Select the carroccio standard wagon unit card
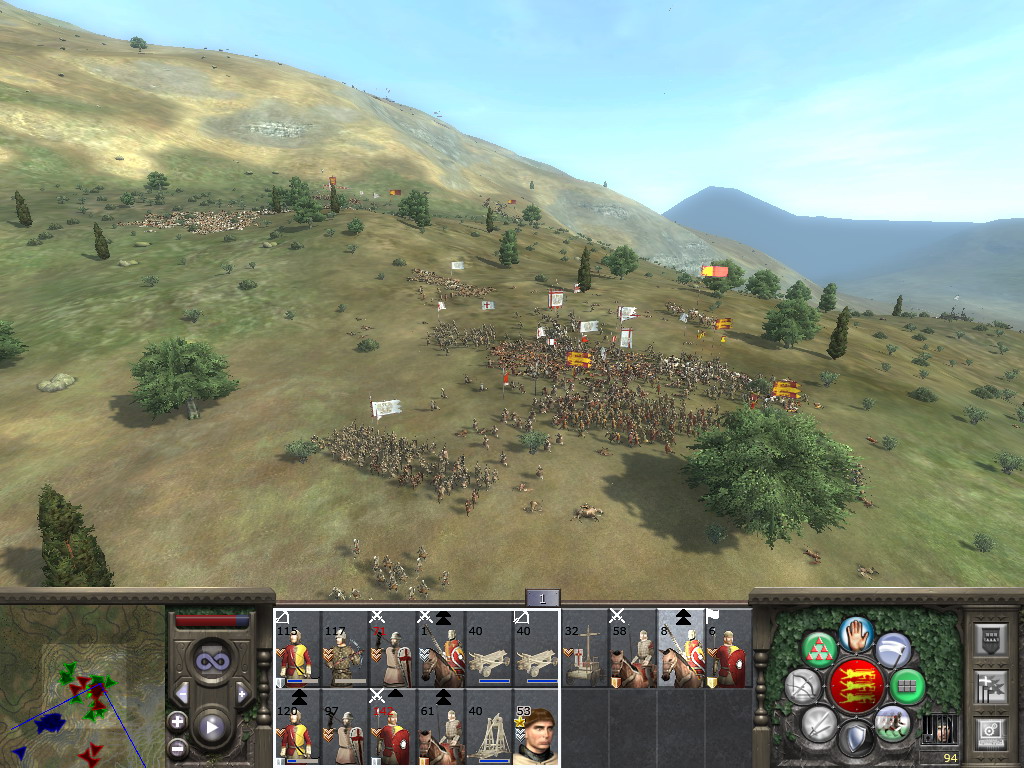 (585, 650)
